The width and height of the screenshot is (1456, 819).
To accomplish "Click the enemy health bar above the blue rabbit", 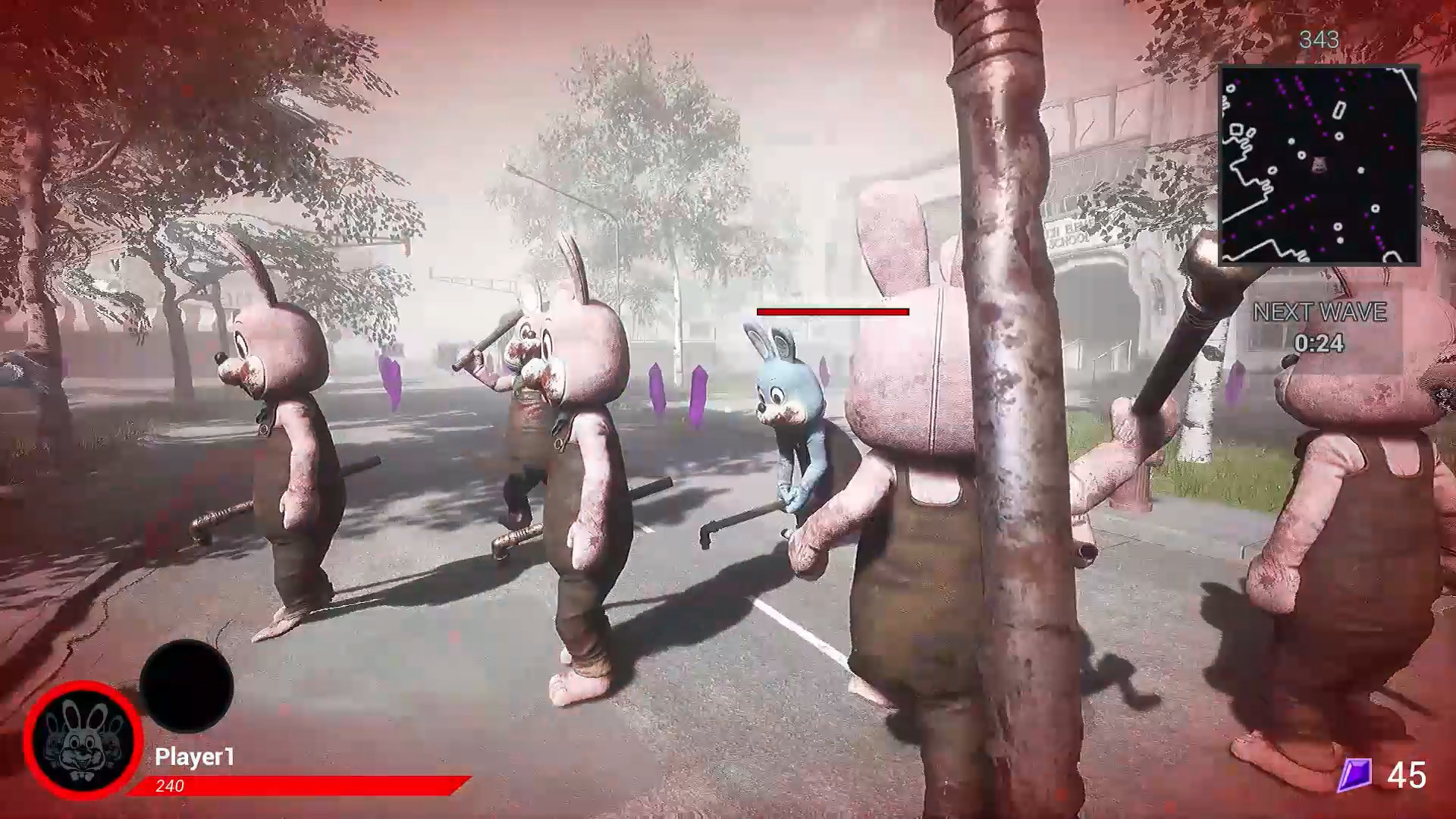I will coord(833,311).
